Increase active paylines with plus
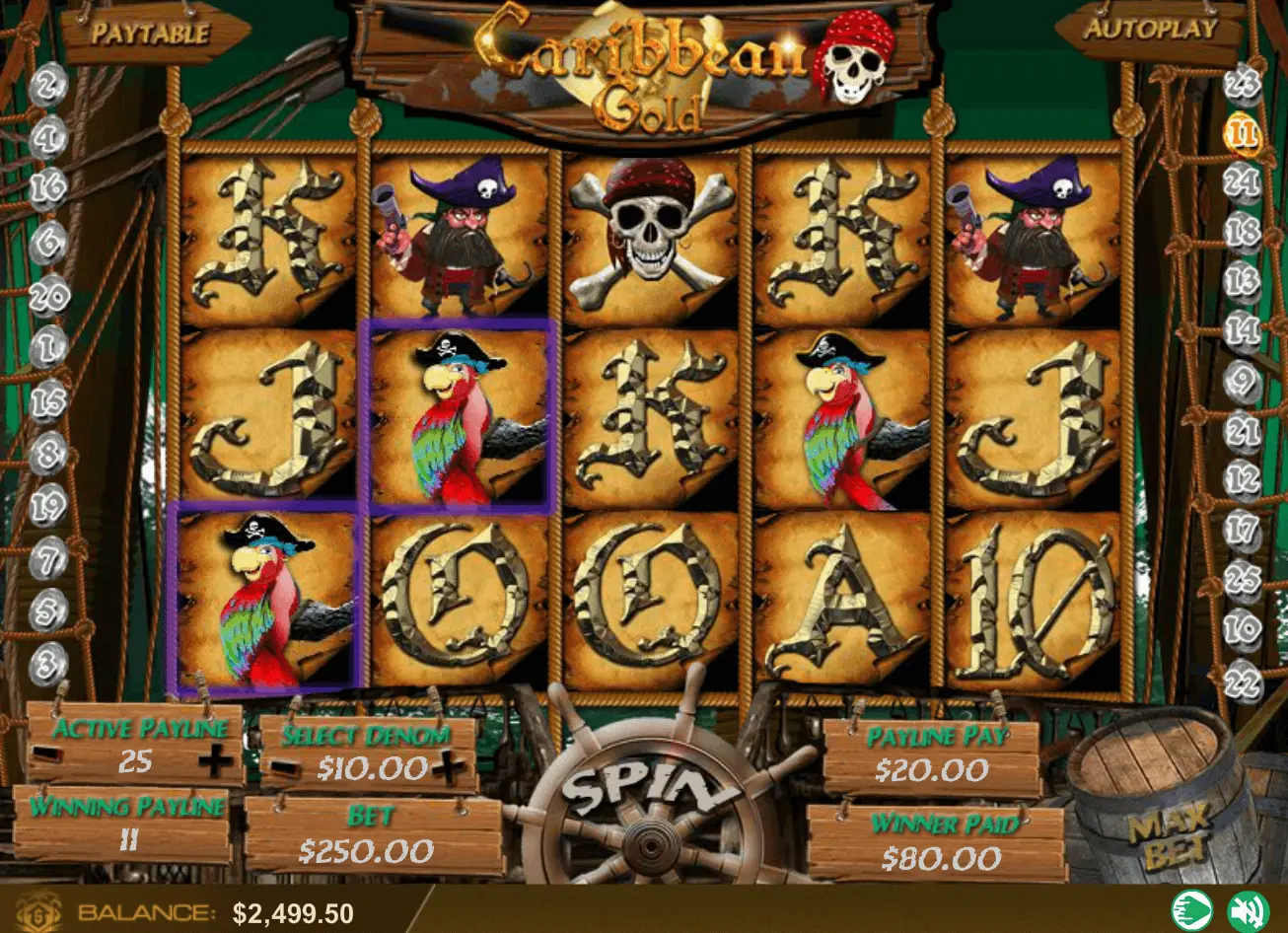This screenshot has height=933, width=1288. [x=216, y=759]
